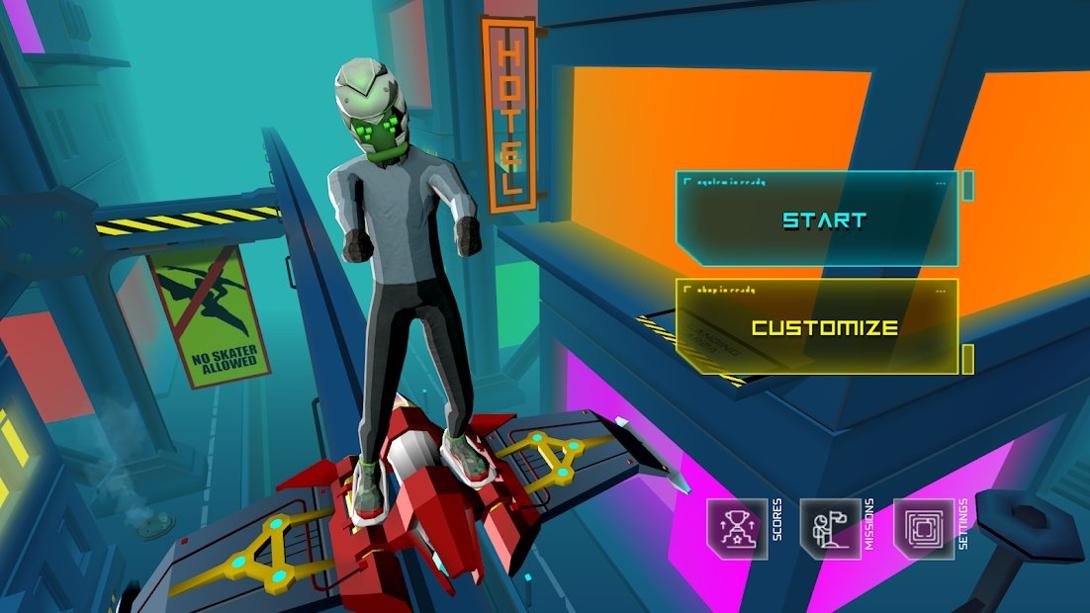
Task: Show the Scores trophy icon
Action: click(737, 528)
